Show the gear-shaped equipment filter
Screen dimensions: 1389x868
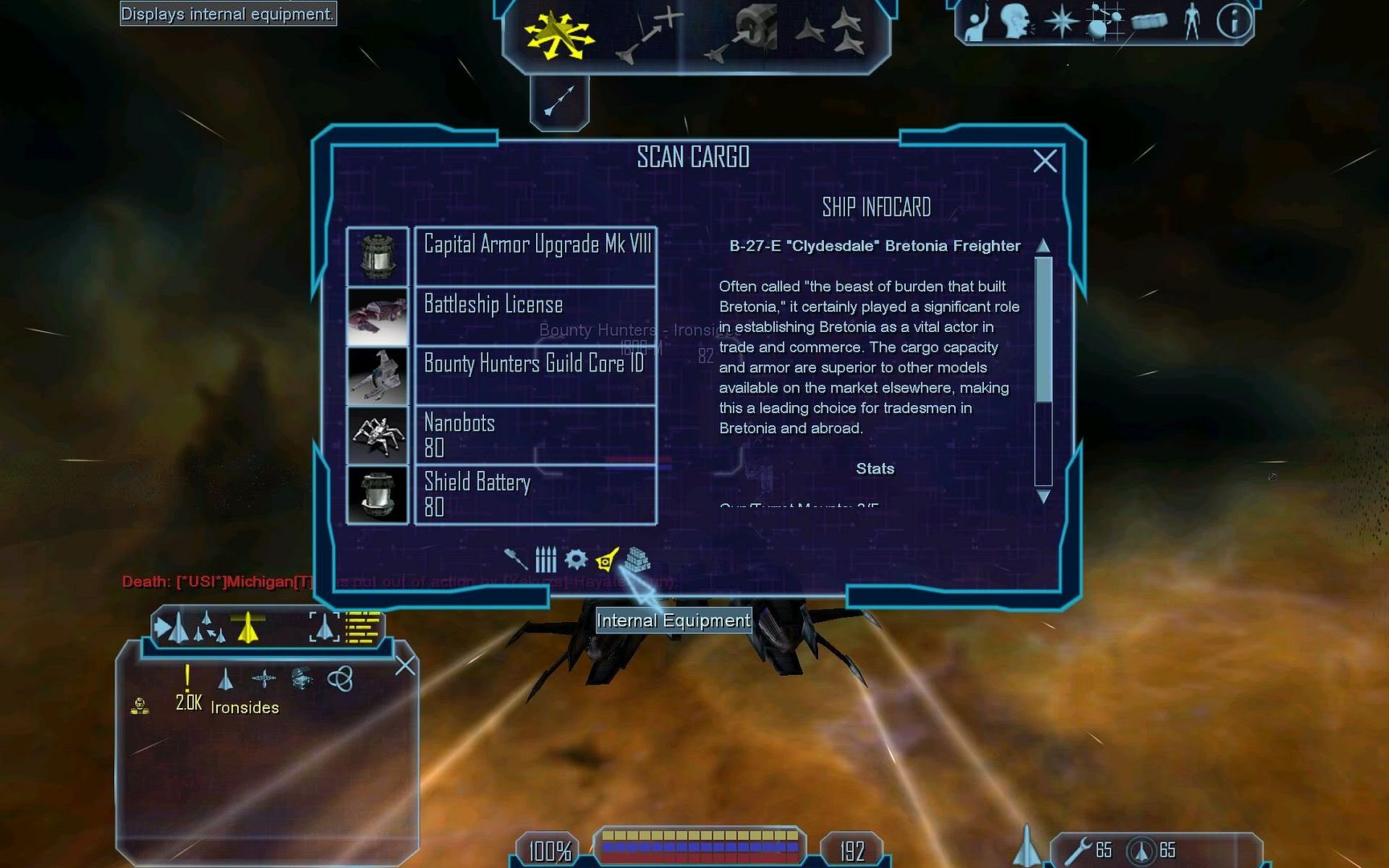(x=576, y=559)
